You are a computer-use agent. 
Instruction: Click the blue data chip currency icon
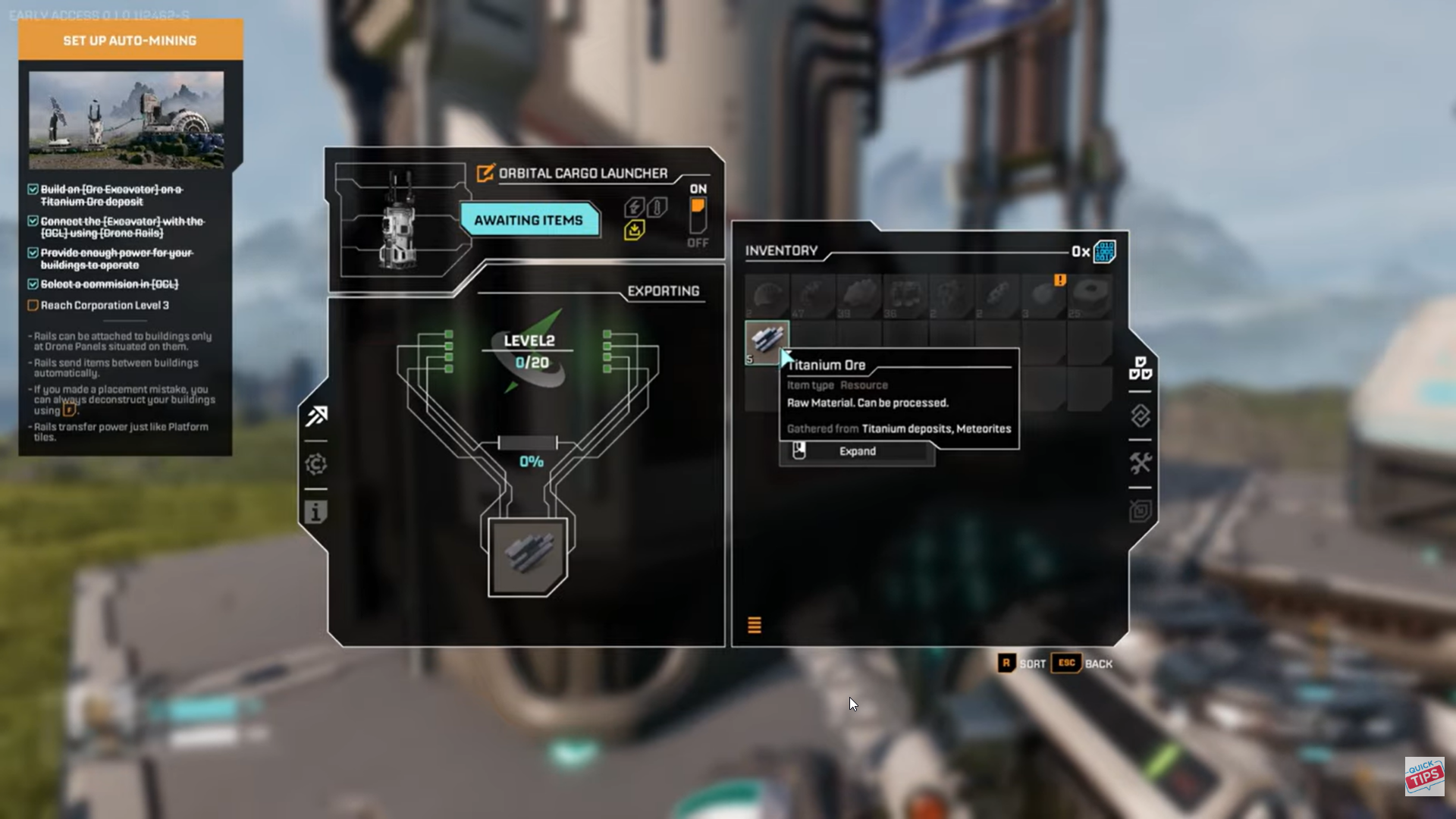[x=1104, y=252]
